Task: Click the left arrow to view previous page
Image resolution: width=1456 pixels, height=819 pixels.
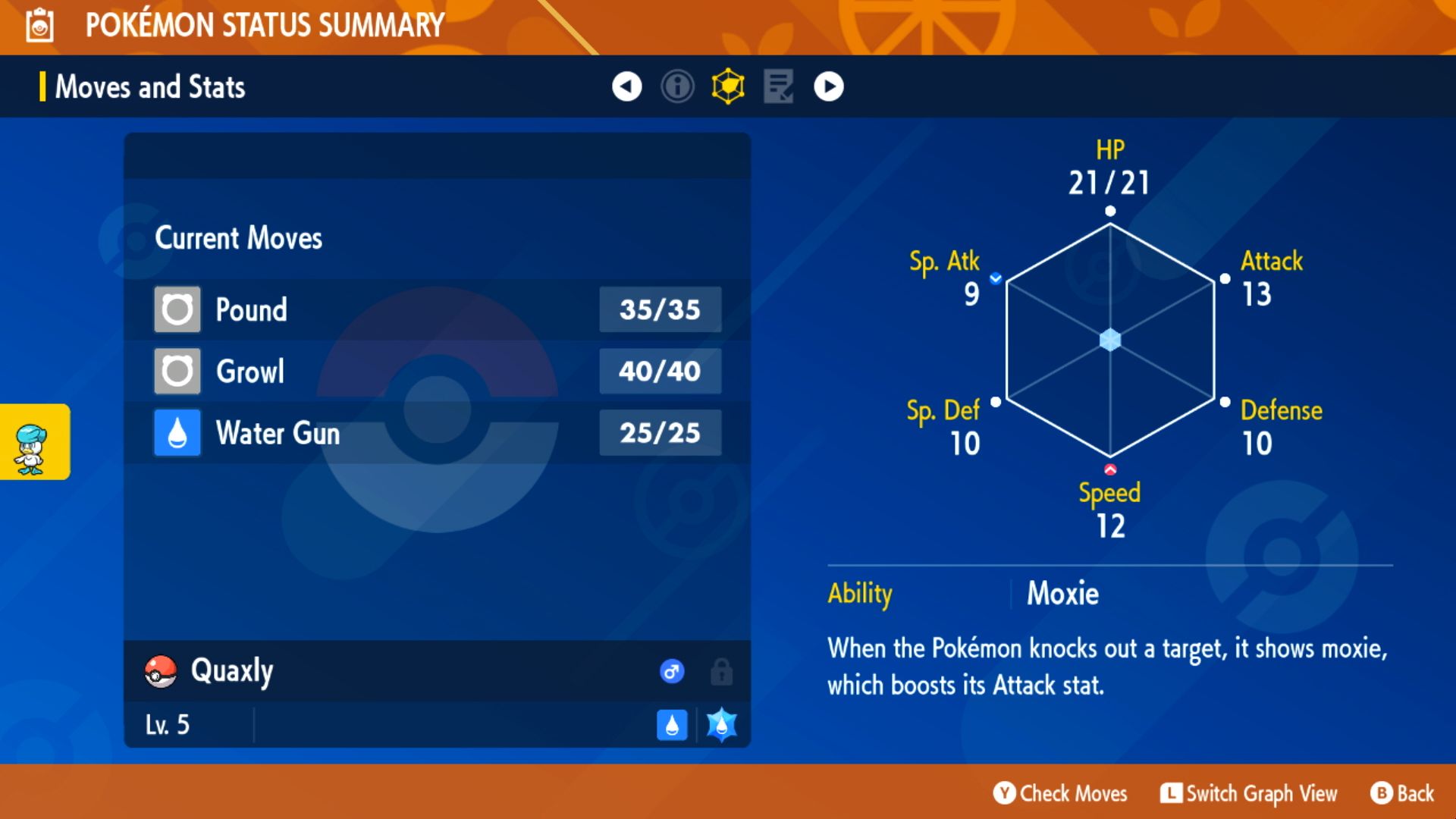Action: (626, 86)
